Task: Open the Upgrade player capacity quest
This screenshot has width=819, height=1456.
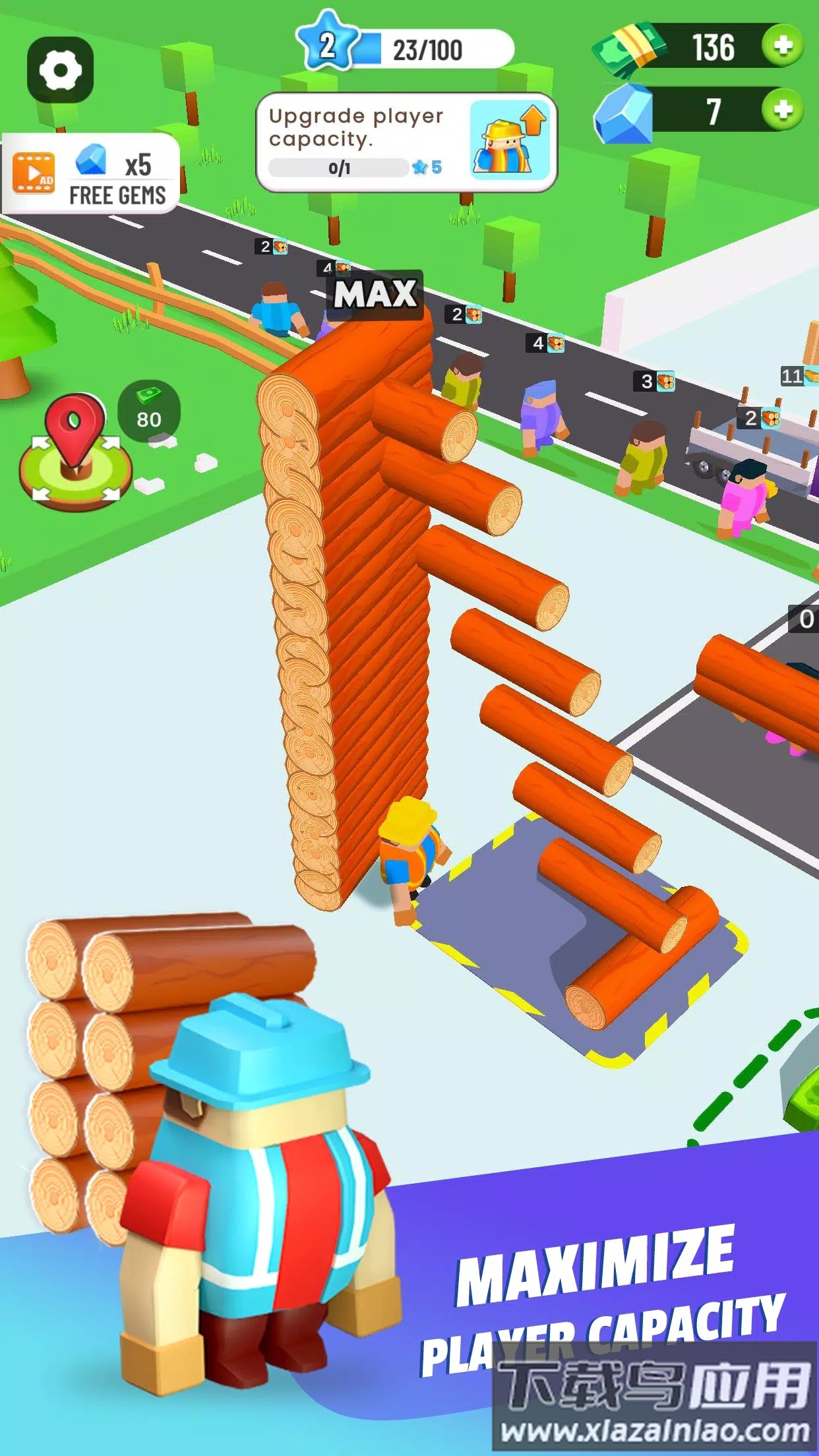Action: click(x=406, y=142)
